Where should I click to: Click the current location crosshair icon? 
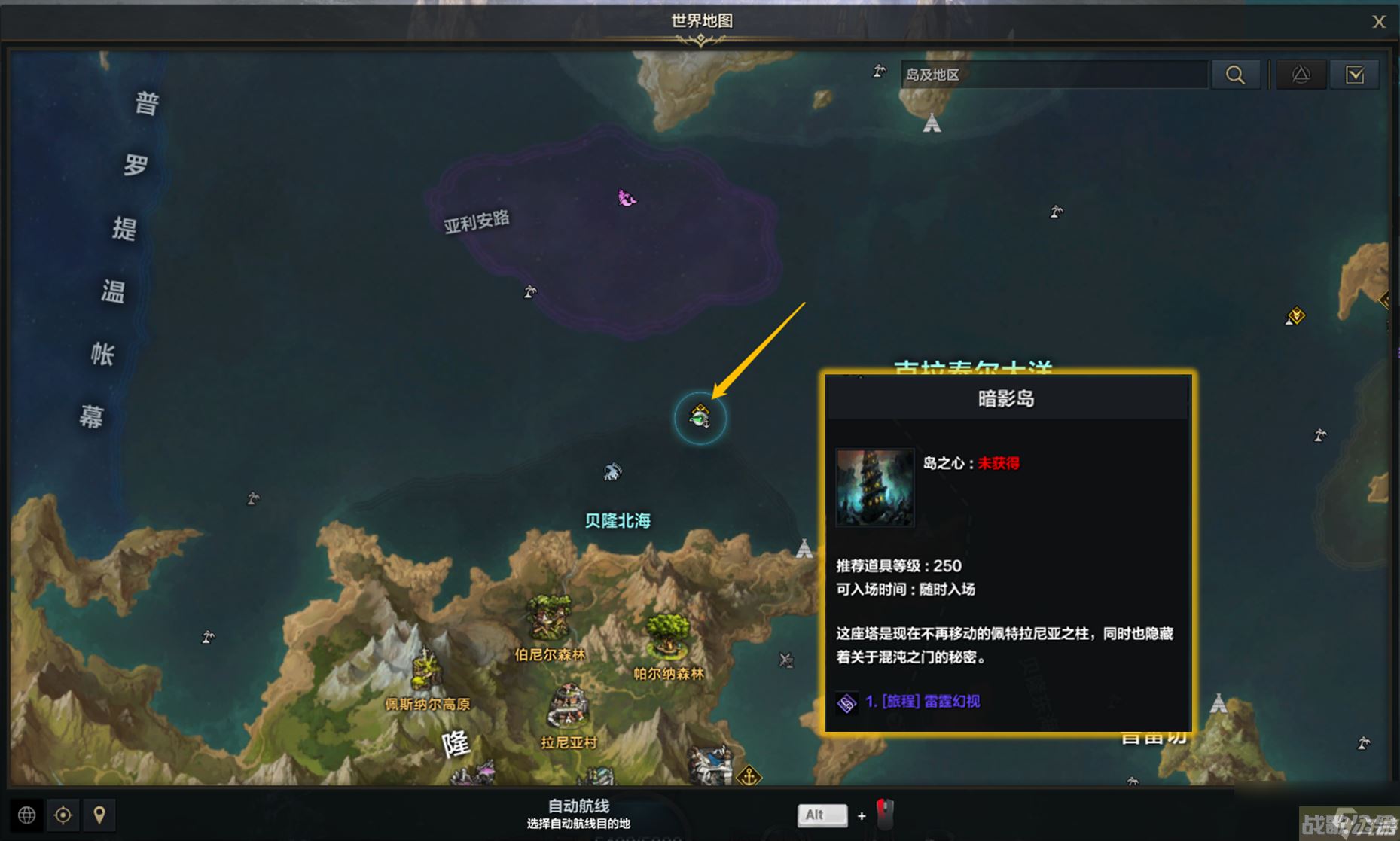(63, 815)
